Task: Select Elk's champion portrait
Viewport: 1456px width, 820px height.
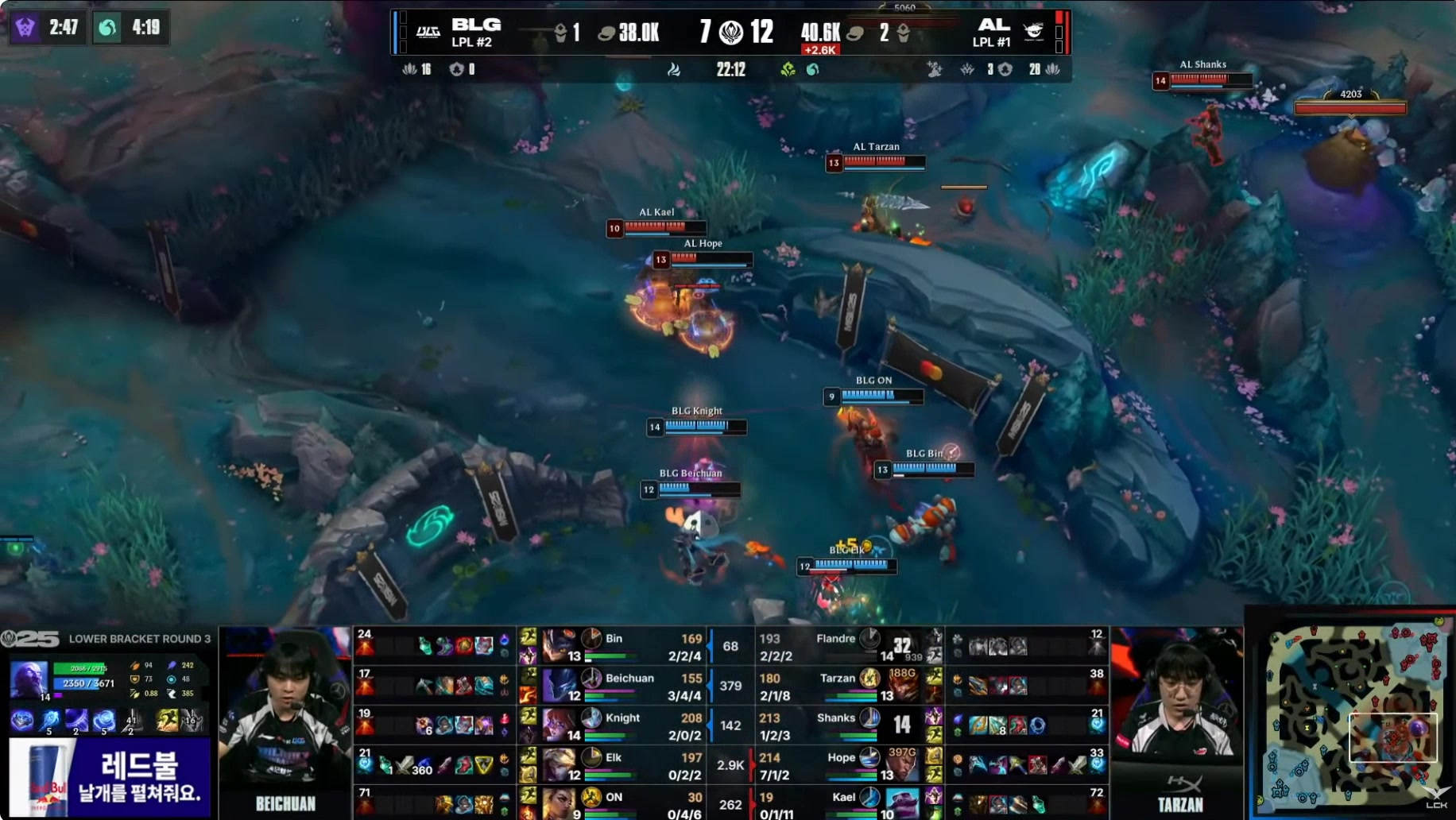Action: tap(560, 765)
